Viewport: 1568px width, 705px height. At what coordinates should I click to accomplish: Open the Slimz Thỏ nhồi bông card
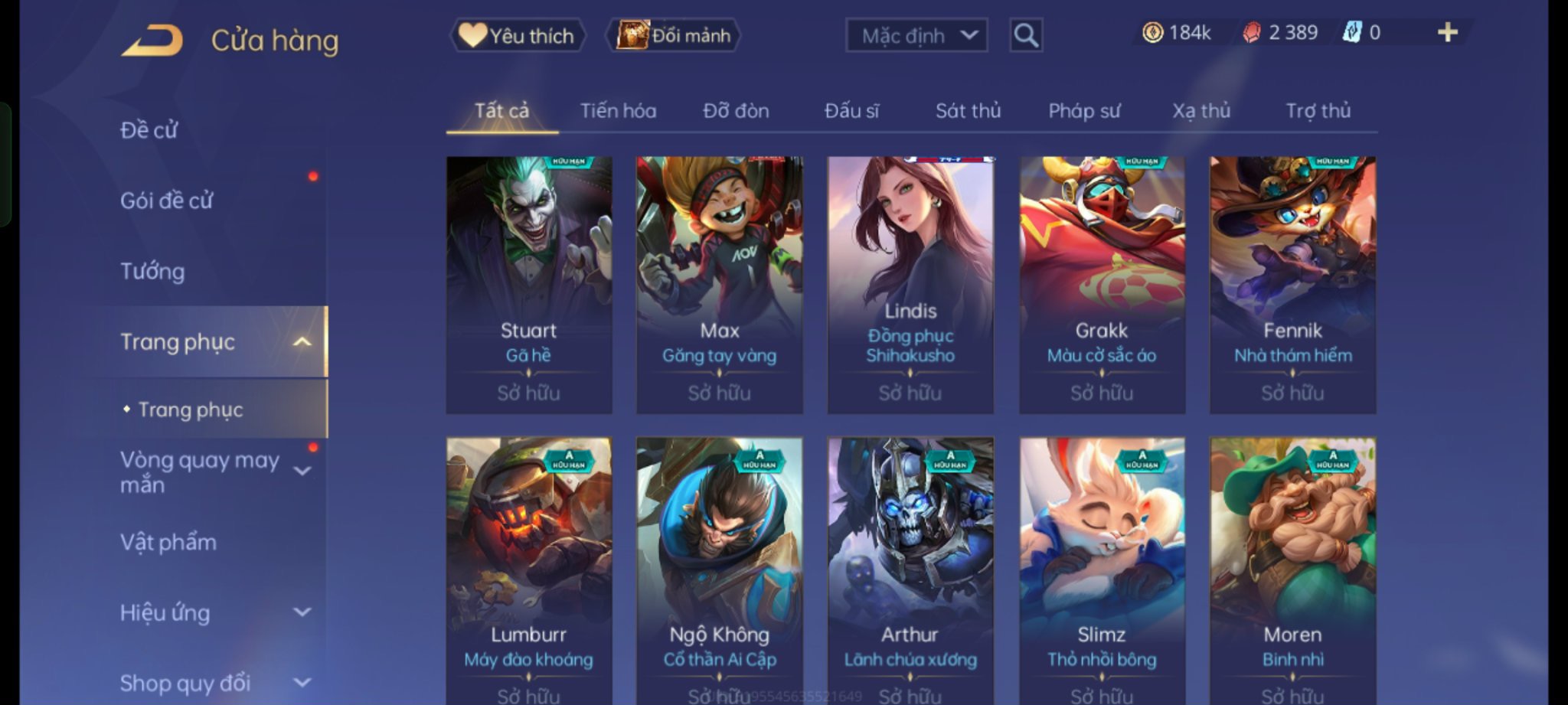point(1102,570)
